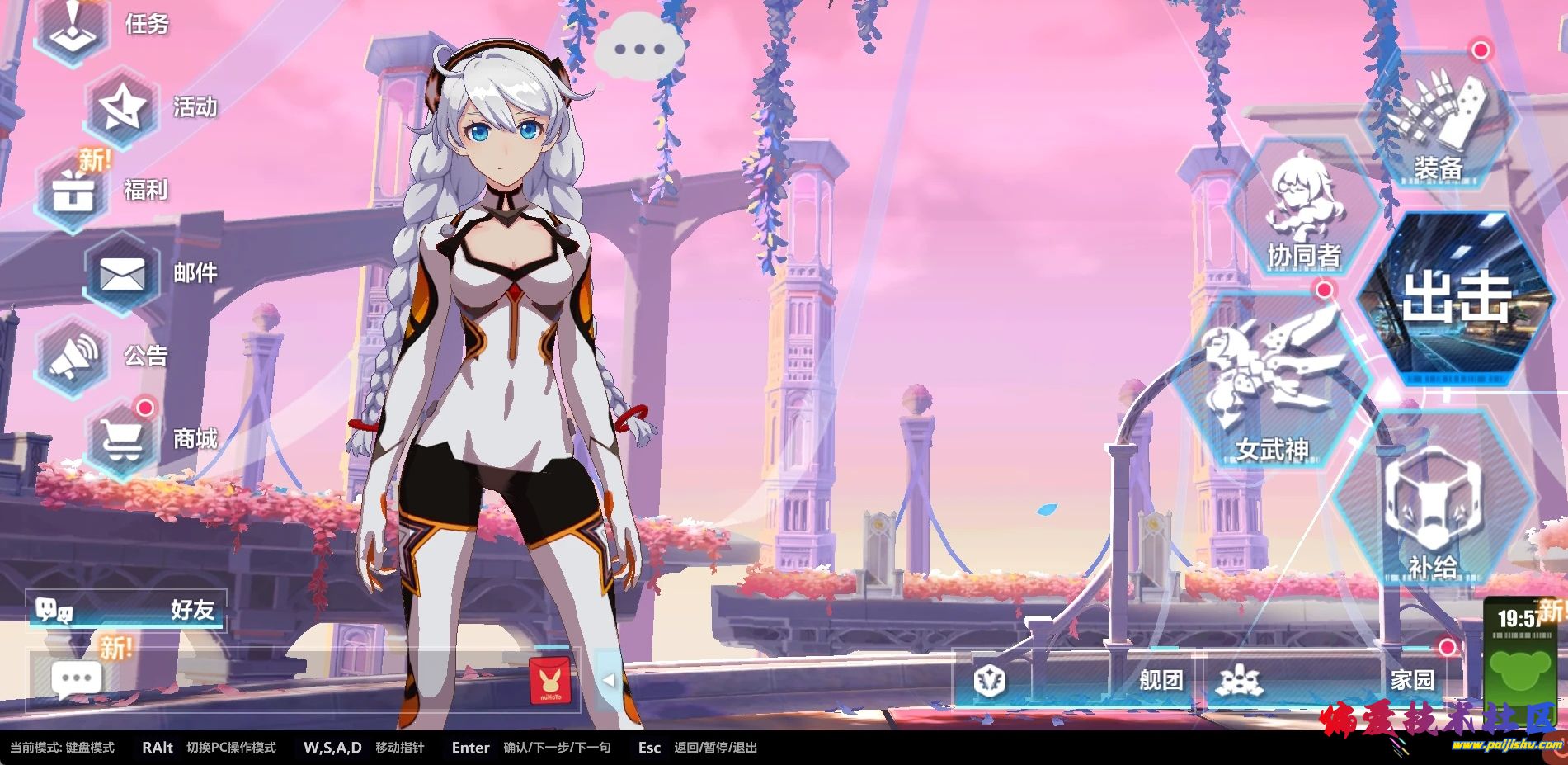Open the 福利 gift box menu

(75, 191)
